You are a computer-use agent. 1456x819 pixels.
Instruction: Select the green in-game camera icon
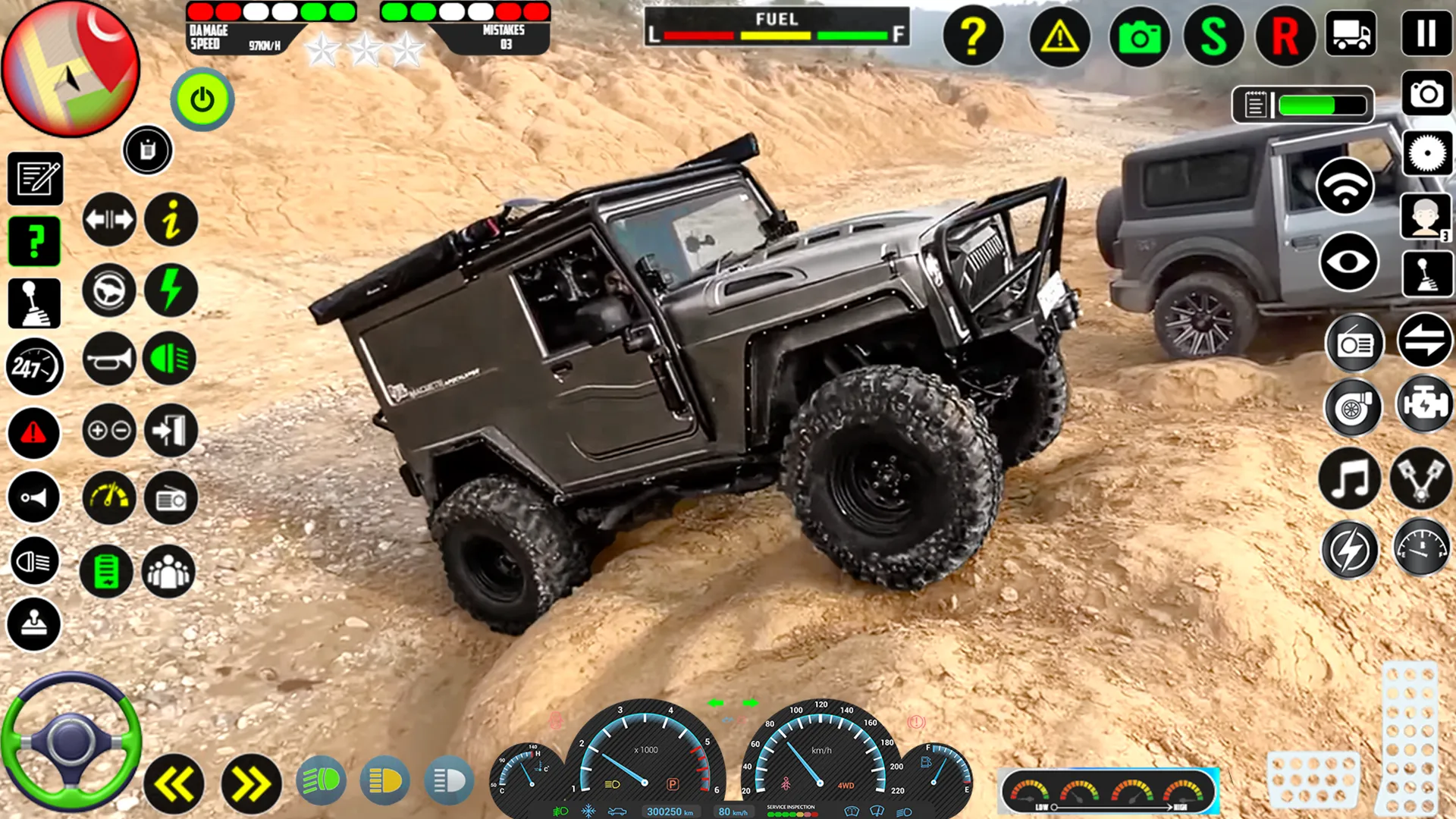click(1140, 36)
